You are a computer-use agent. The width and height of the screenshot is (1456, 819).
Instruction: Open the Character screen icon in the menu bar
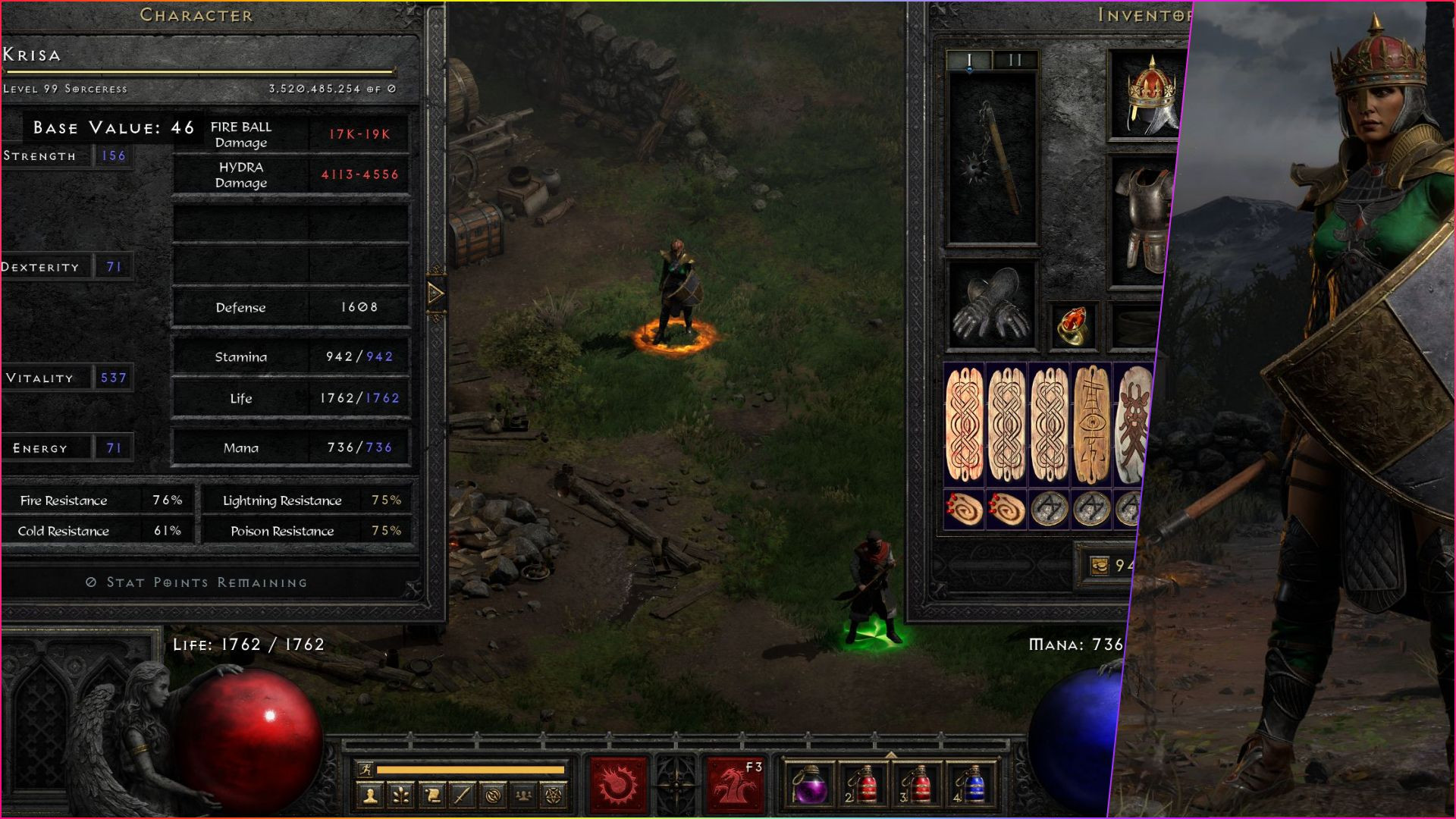click(x=371, y=793)
